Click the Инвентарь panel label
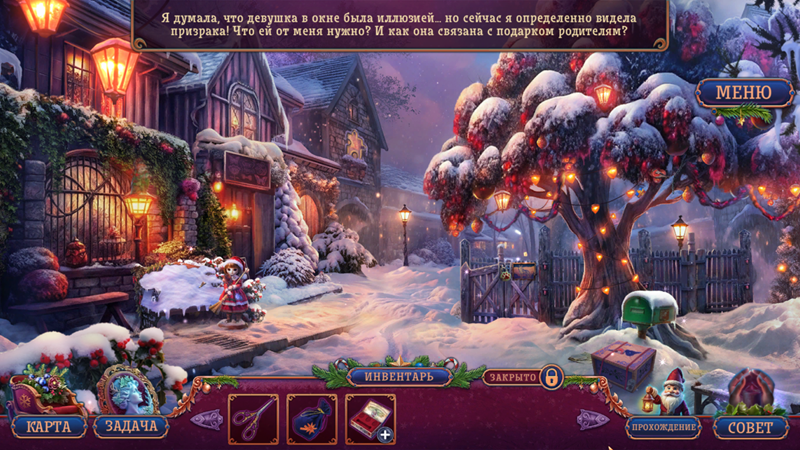The height and width of the screenshot is (450, 800). coord(398,377)
